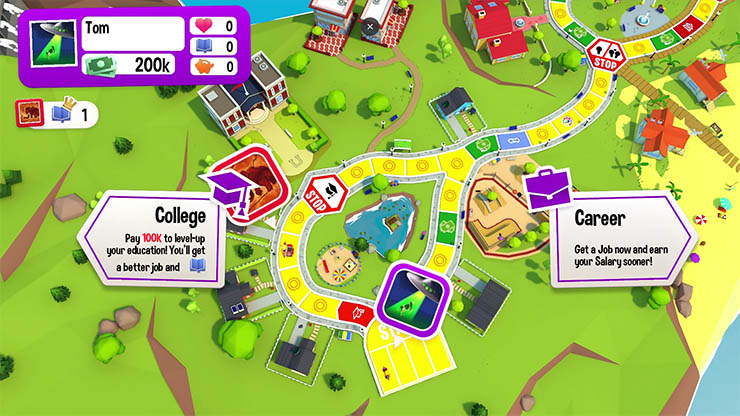Select the crowned book knowledge badge
This screenshot has height=416, width=740.
tap(62, 114)
